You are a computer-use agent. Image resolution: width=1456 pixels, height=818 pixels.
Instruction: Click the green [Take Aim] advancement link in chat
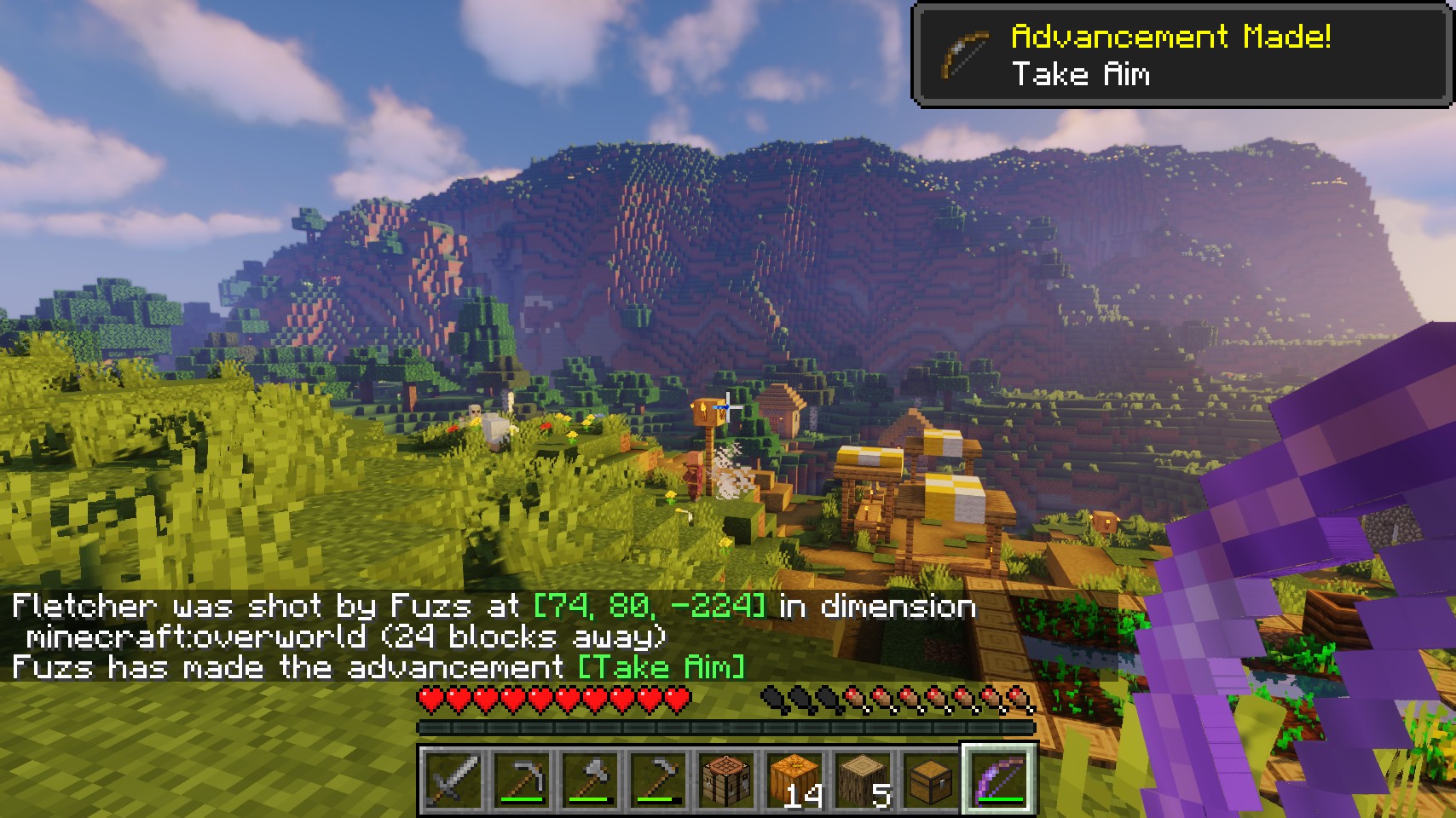(x=662, y=666)
